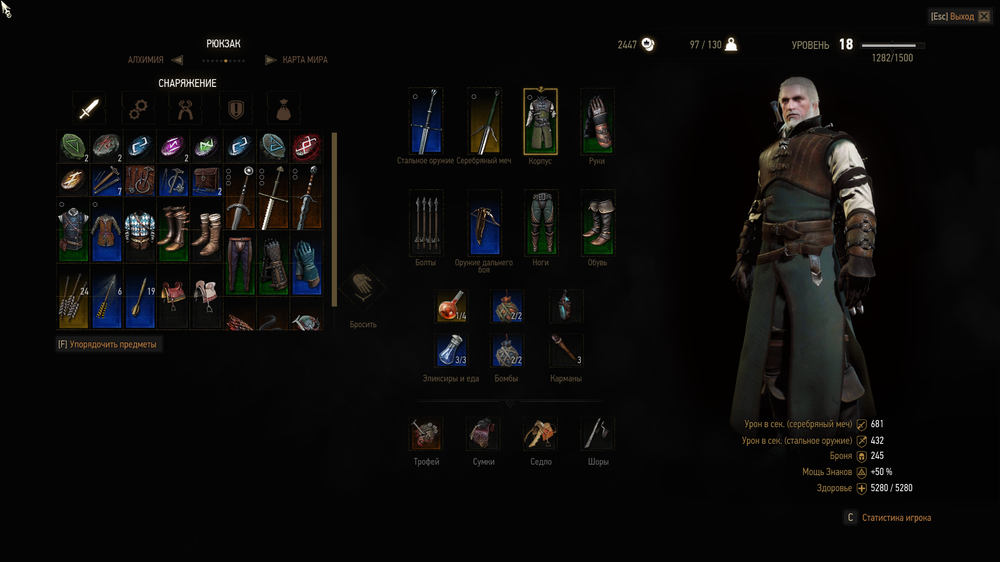This screenshot has width=1000, height=562.
Task: Go to the Карта мира panel
Action: pyautogui.click(x=304, y=60)
